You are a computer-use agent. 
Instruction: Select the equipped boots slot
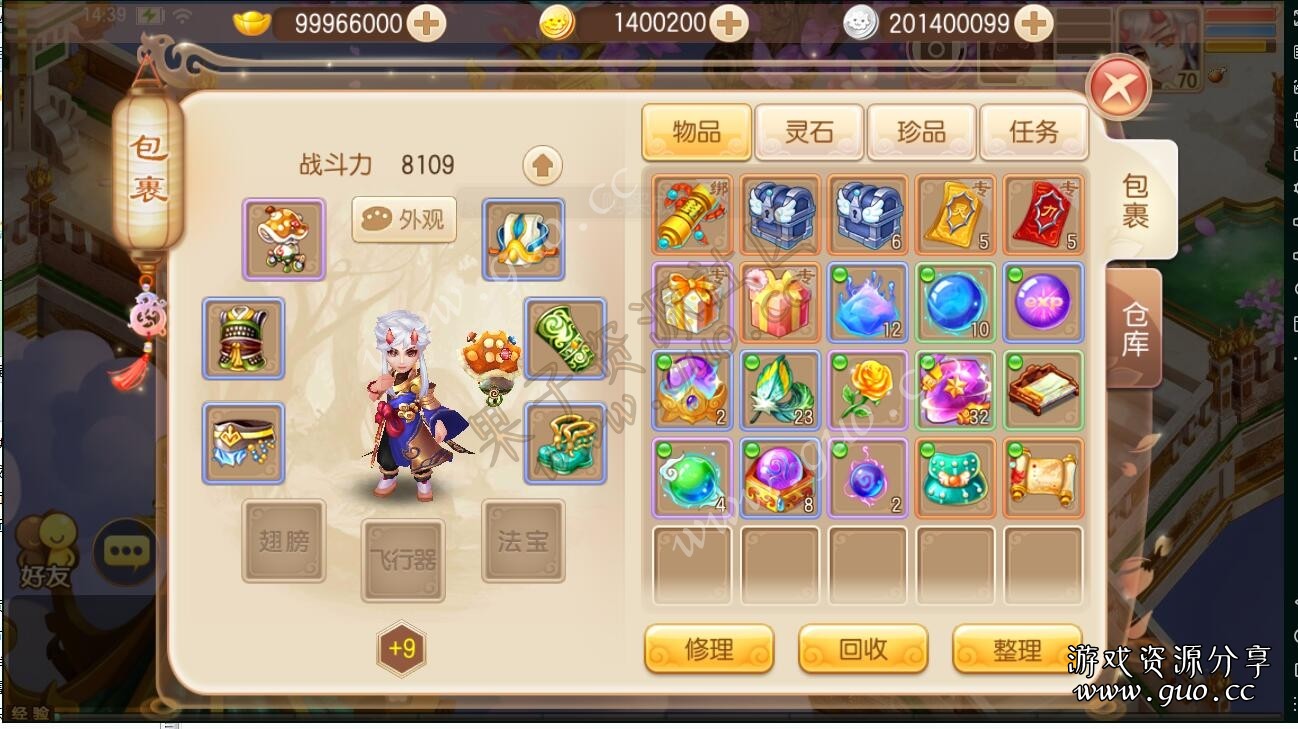coord(566,443)
